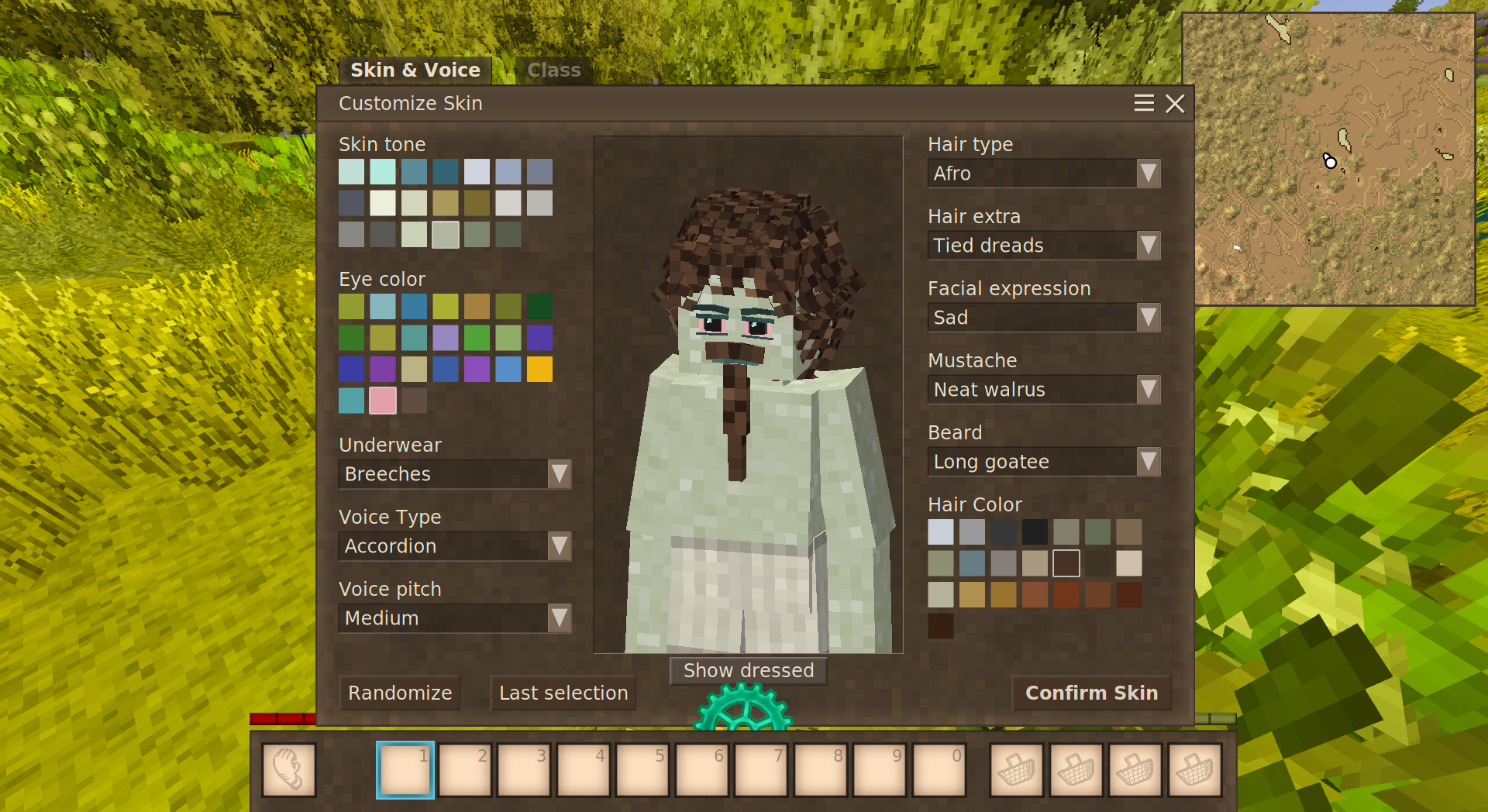Select hotbar slot 1

pos(405,770)
